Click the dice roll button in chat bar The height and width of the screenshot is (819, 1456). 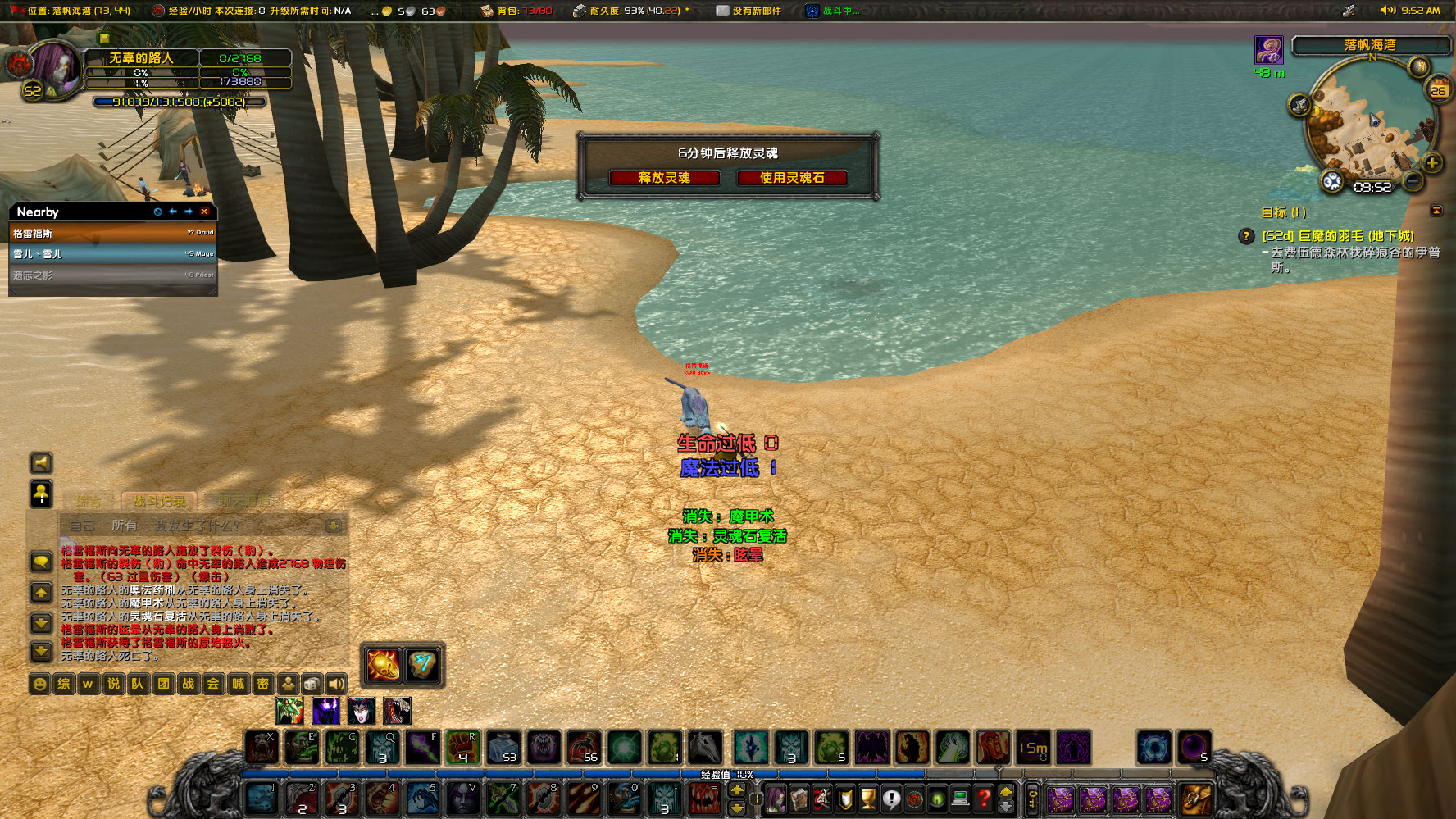(312, 684)
